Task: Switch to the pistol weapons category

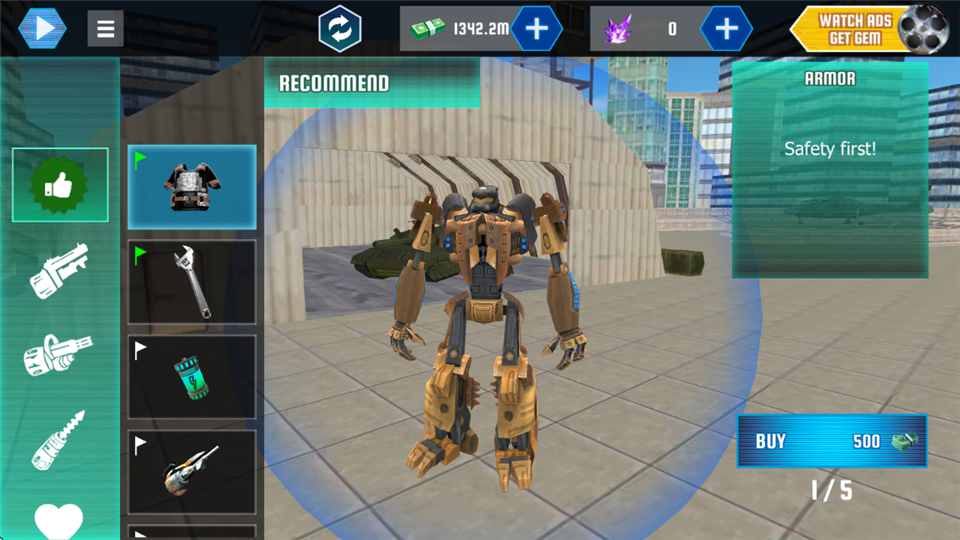Action: click(x=59, y=270)
